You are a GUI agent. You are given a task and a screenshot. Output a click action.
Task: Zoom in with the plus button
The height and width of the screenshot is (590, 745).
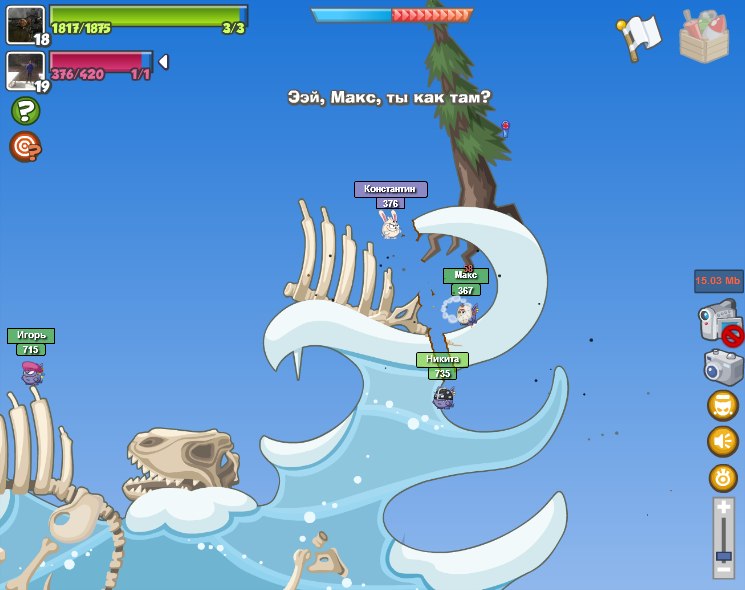pos(723,508)
